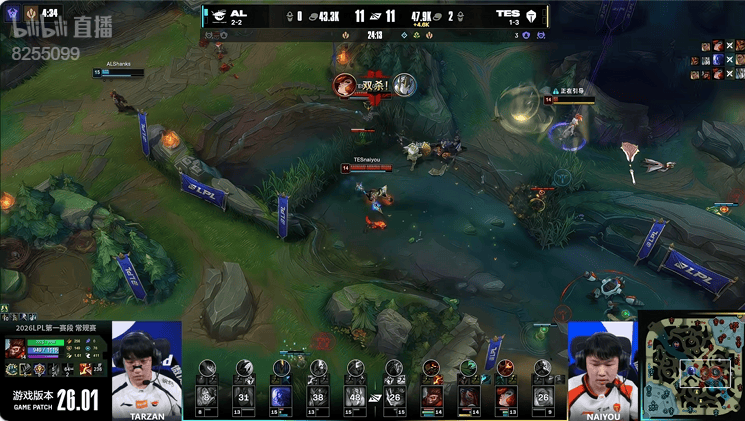Select the dead champion portrait showing 48

tap(355, 395)
